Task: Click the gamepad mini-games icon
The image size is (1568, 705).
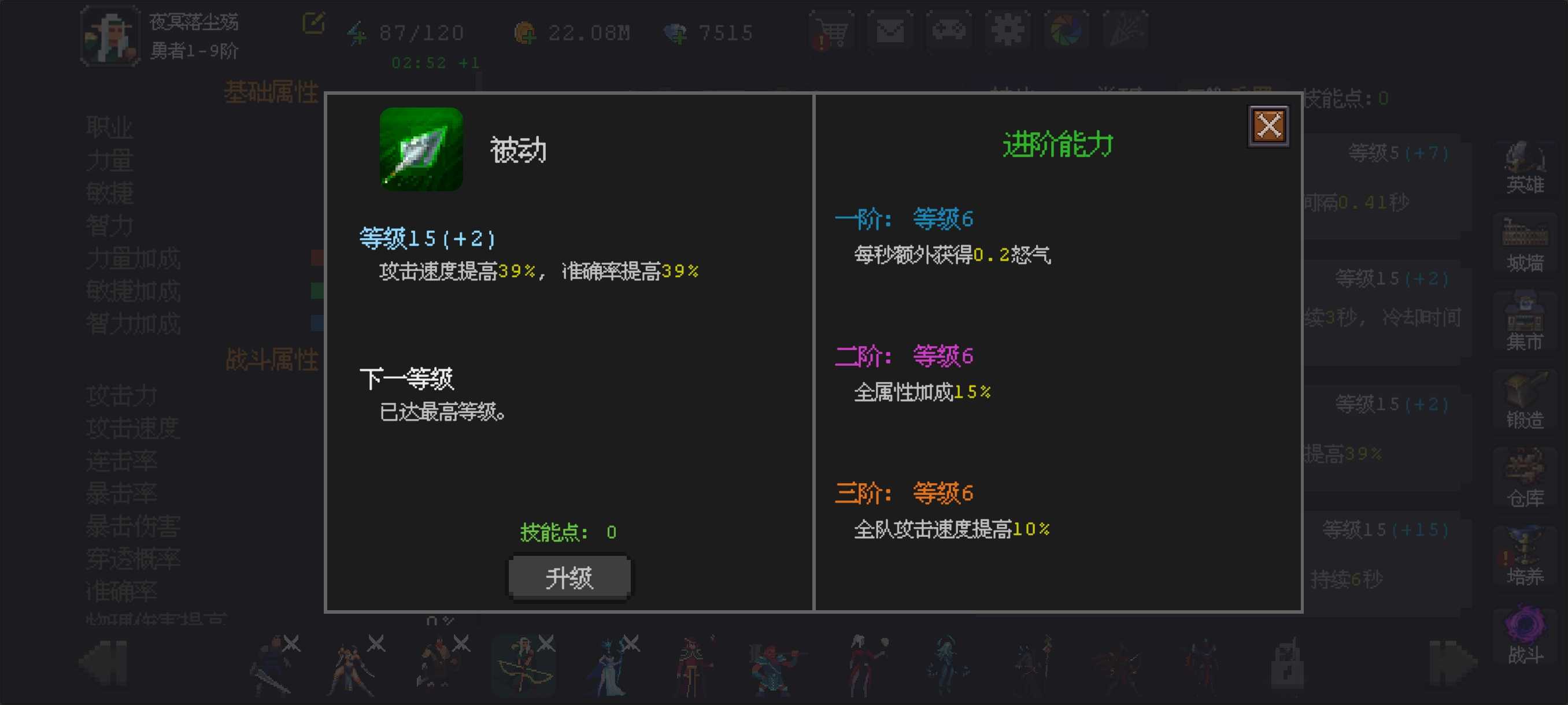Action: pos(949,32)
